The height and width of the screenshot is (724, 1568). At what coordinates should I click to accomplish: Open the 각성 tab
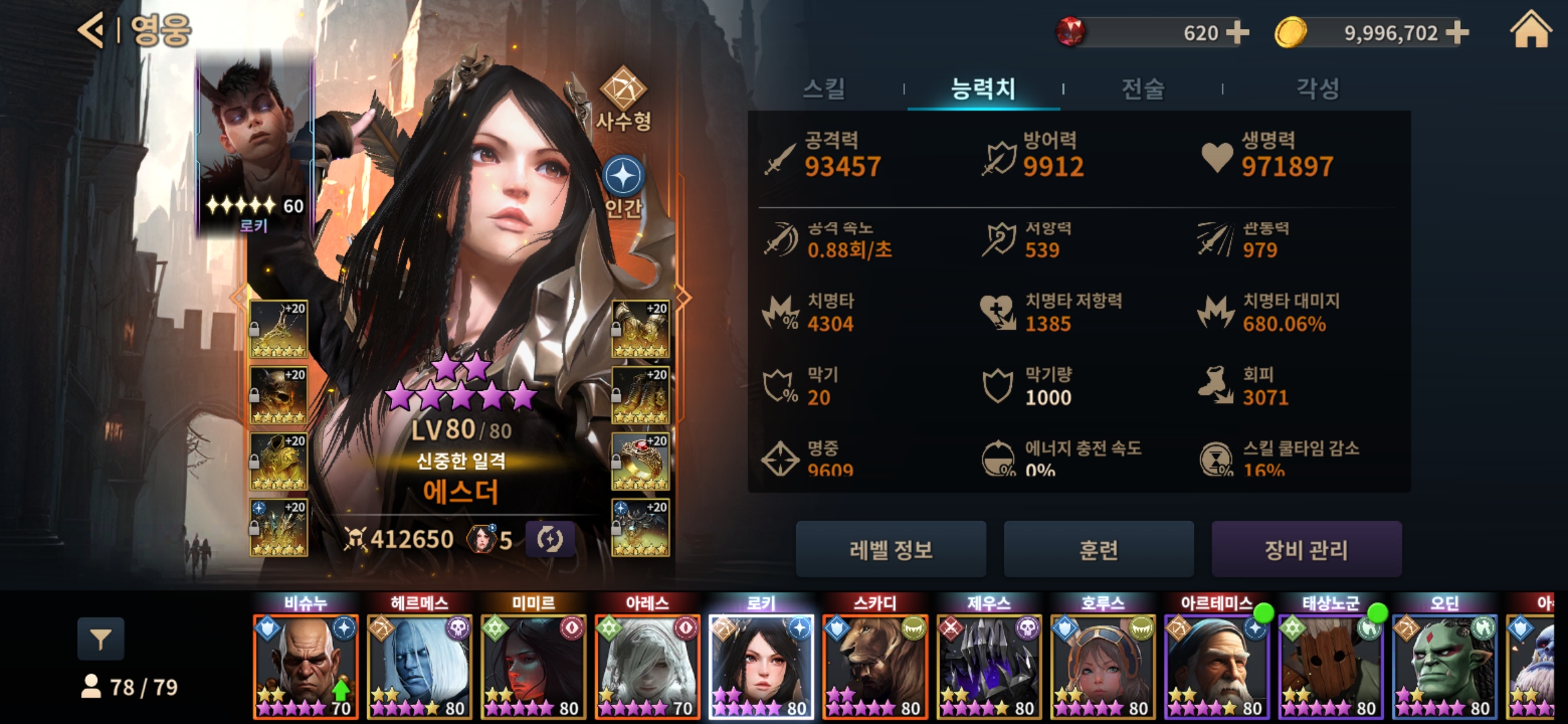click(x=1317, y=88)
